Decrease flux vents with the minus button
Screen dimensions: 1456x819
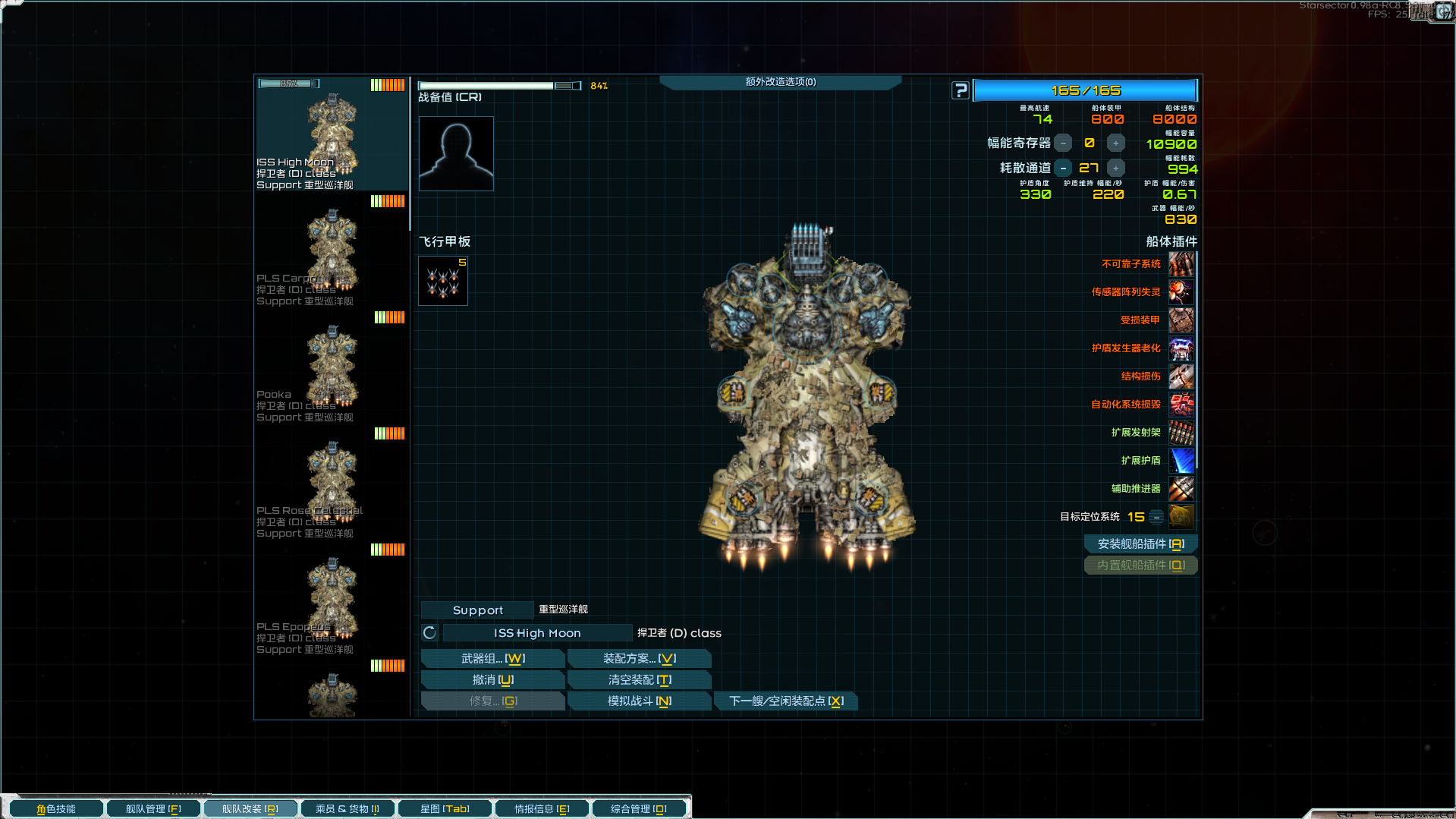(1063, 169)
